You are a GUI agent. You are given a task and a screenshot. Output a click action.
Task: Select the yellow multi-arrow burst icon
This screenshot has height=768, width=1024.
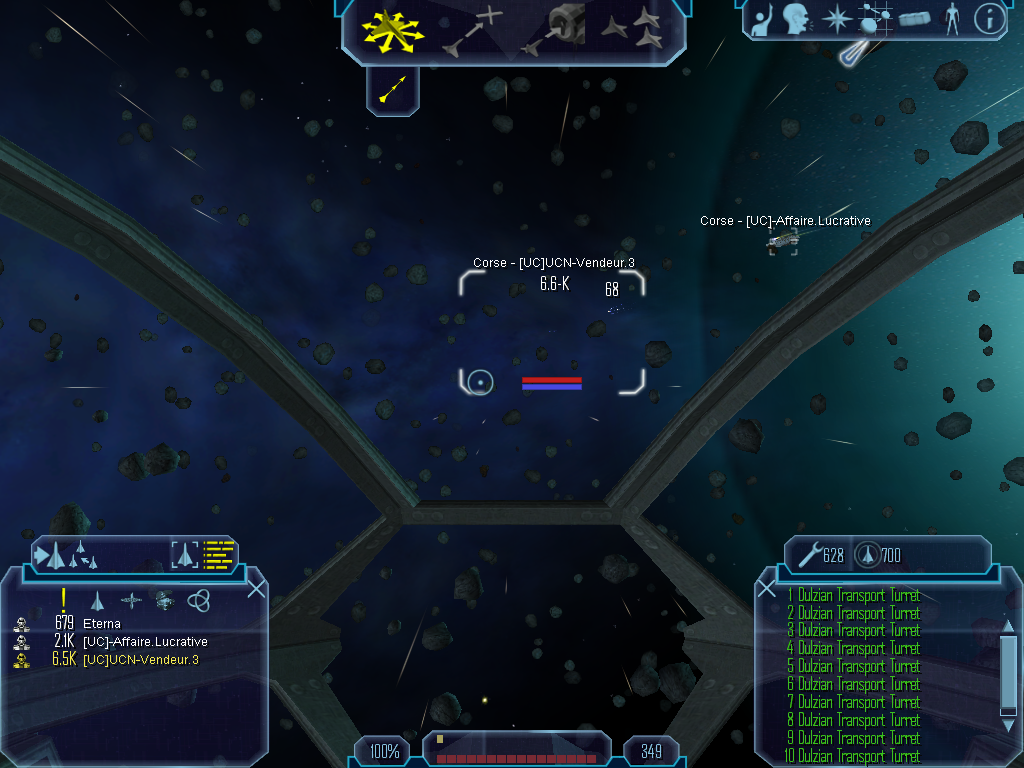[x=394, y=30]
